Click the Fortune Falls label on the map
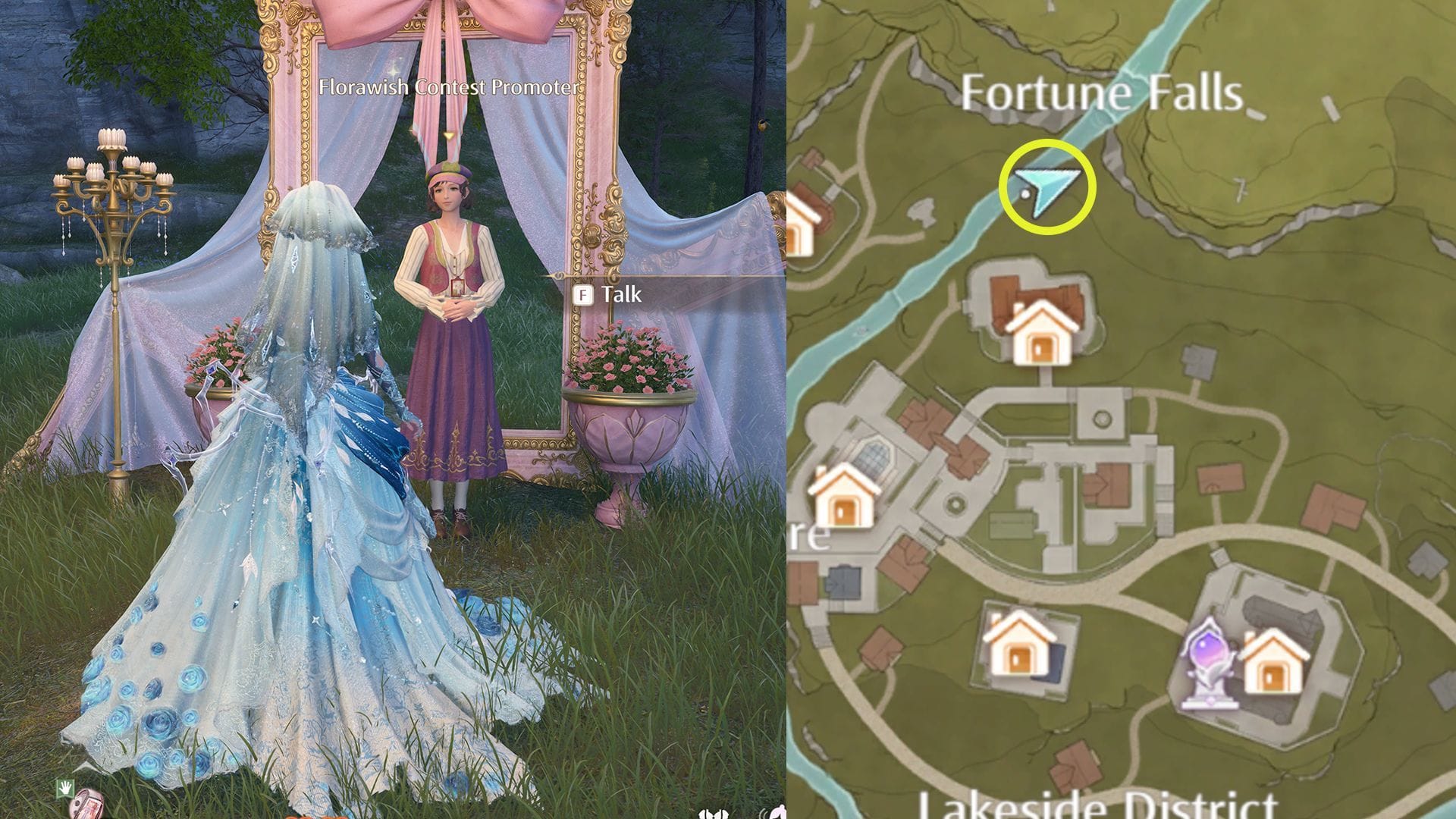 [1103, 93]
